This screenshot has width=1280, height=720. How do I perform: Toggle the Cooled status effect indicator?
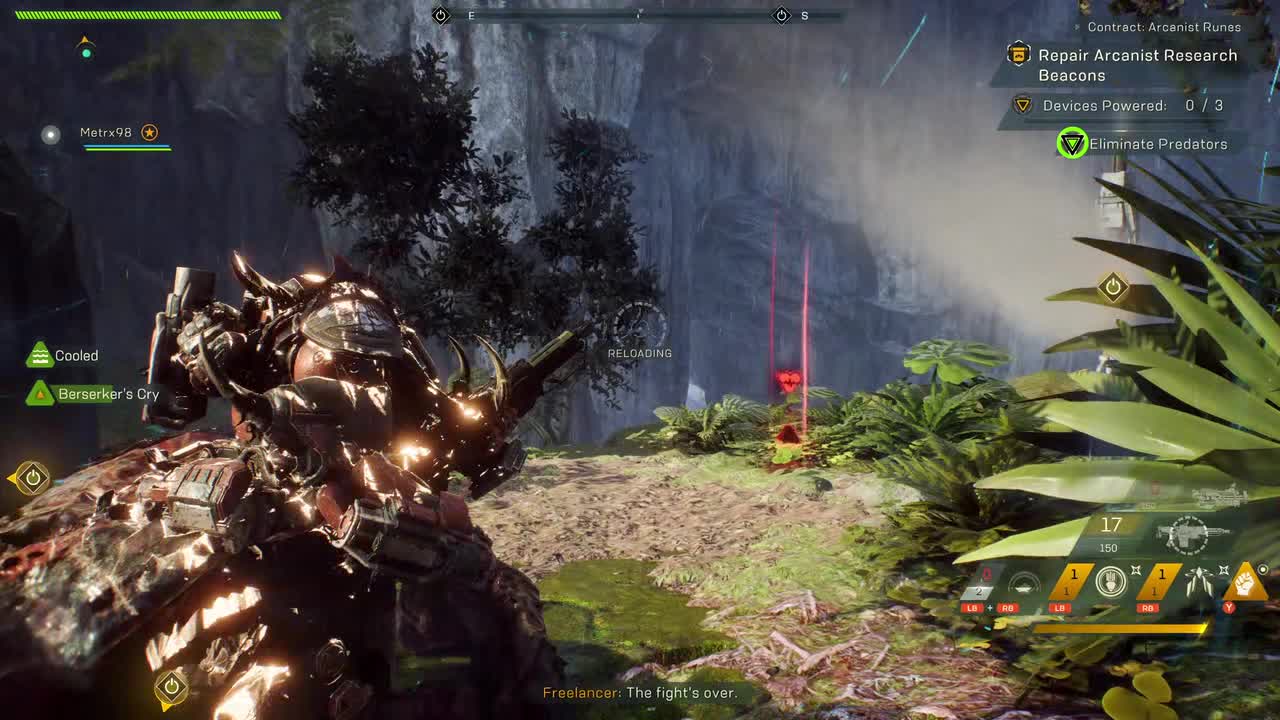39,355
